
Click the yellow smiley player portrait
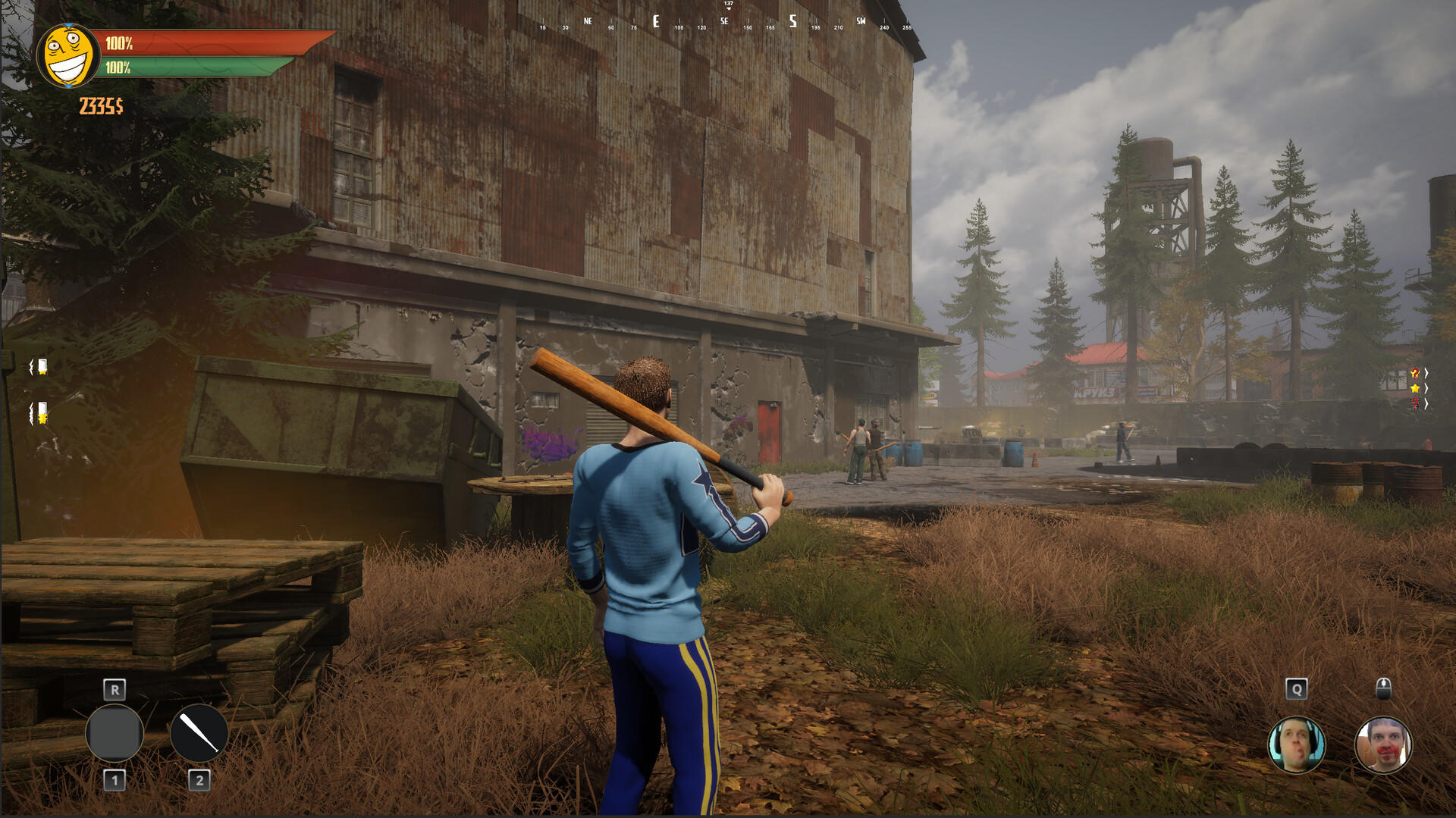tap(67, 55)
